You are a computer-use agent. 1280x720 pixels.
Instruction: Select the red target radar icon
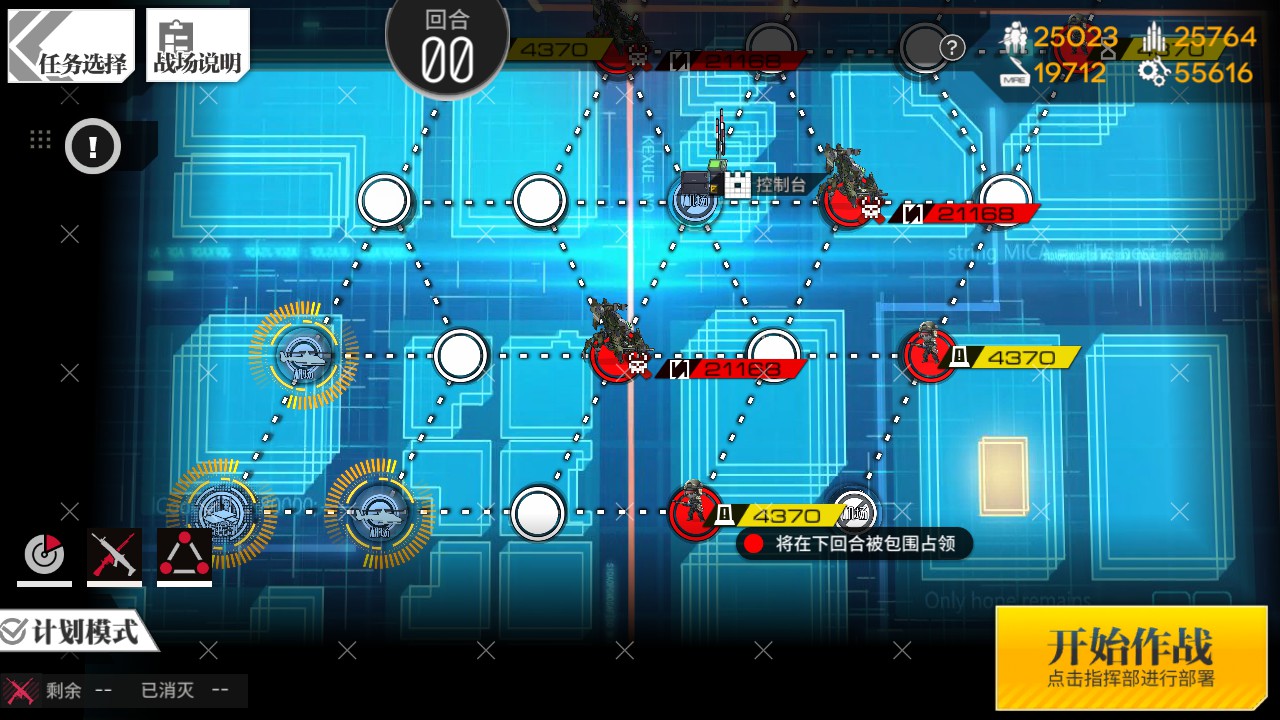pyautogui.click(x=44, y=555)
